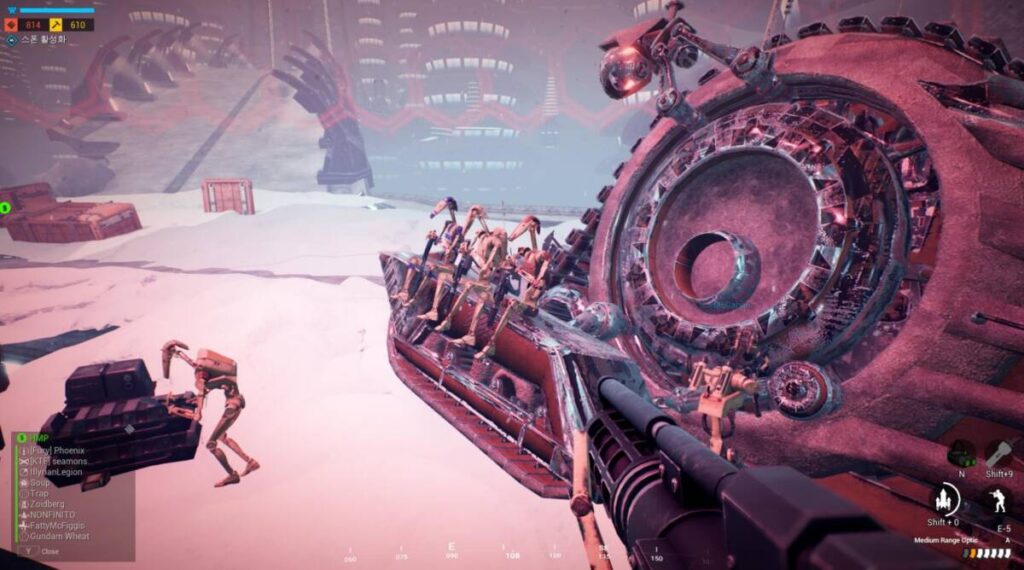Select Trap in the squad list
The width and height of the screenshot is (1024, 570).
point(39,494)
